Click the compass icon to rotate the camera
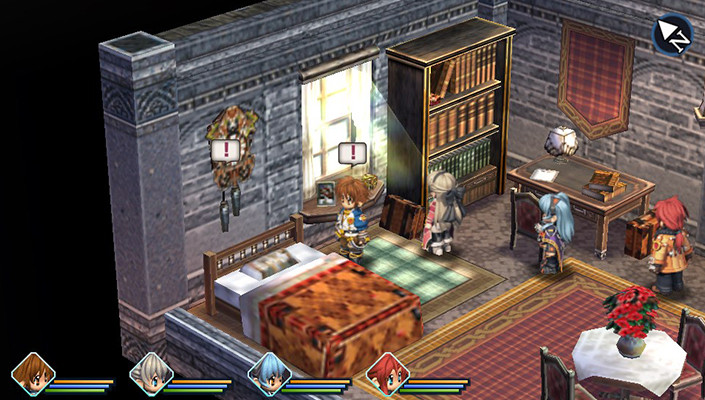 click(x=671, y=33)
